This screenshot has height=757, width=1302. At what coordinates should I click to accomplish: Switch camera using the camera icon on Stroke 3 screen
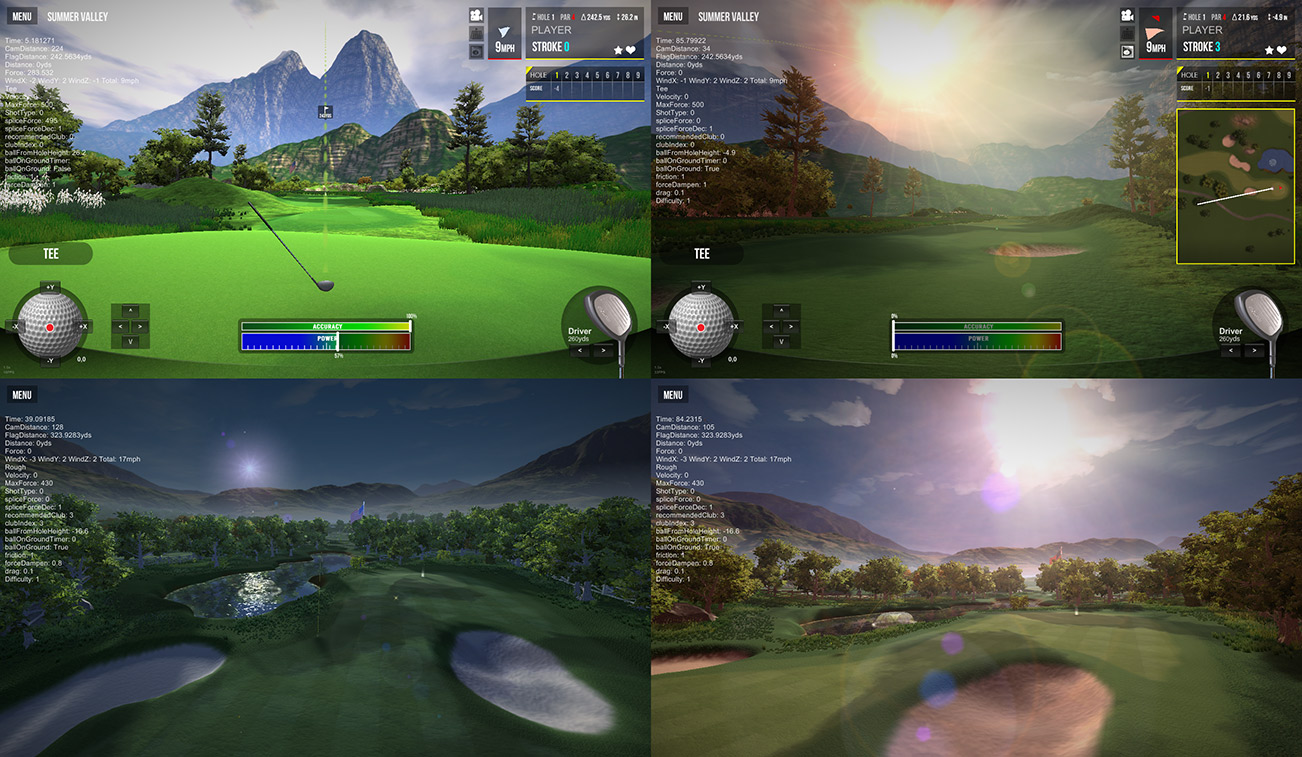[1127, 15]
